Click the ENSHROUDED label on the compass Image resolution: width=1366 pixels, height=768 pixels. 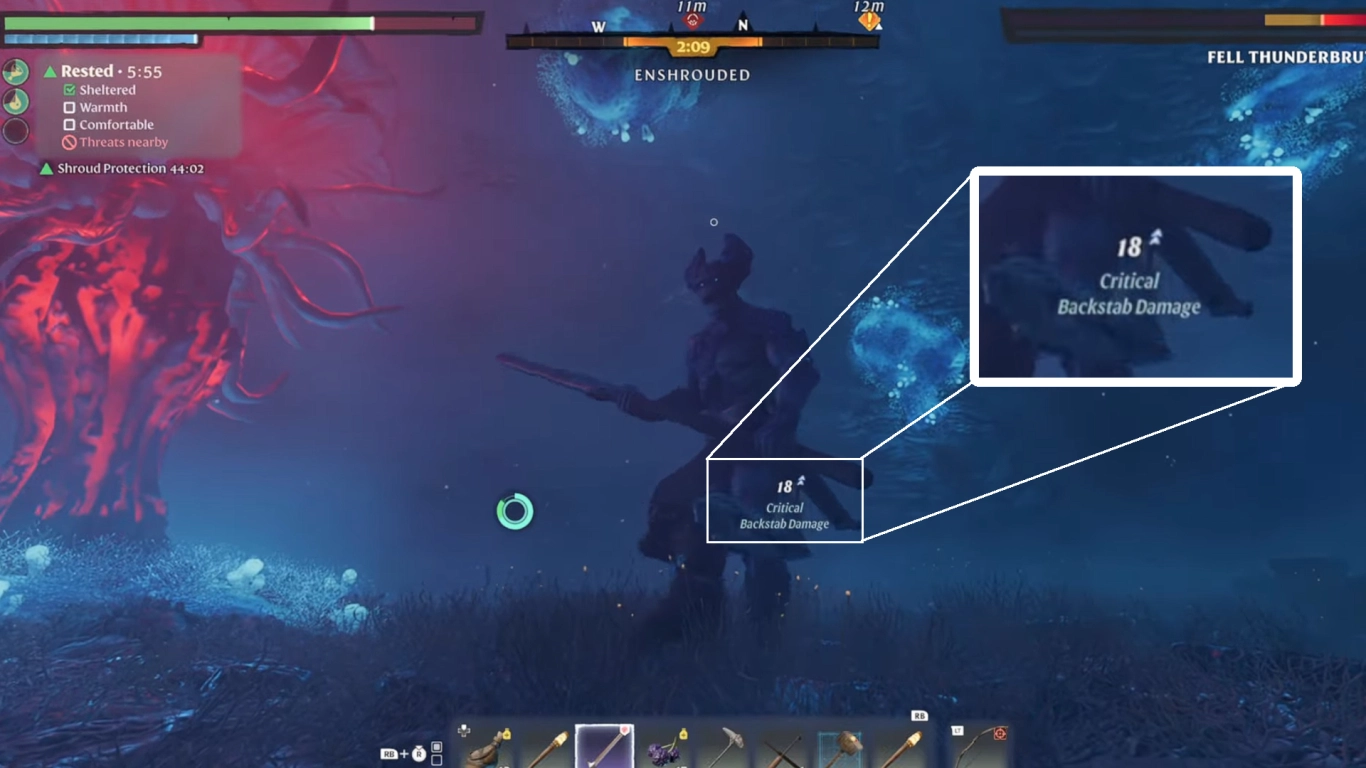point(691,74)
